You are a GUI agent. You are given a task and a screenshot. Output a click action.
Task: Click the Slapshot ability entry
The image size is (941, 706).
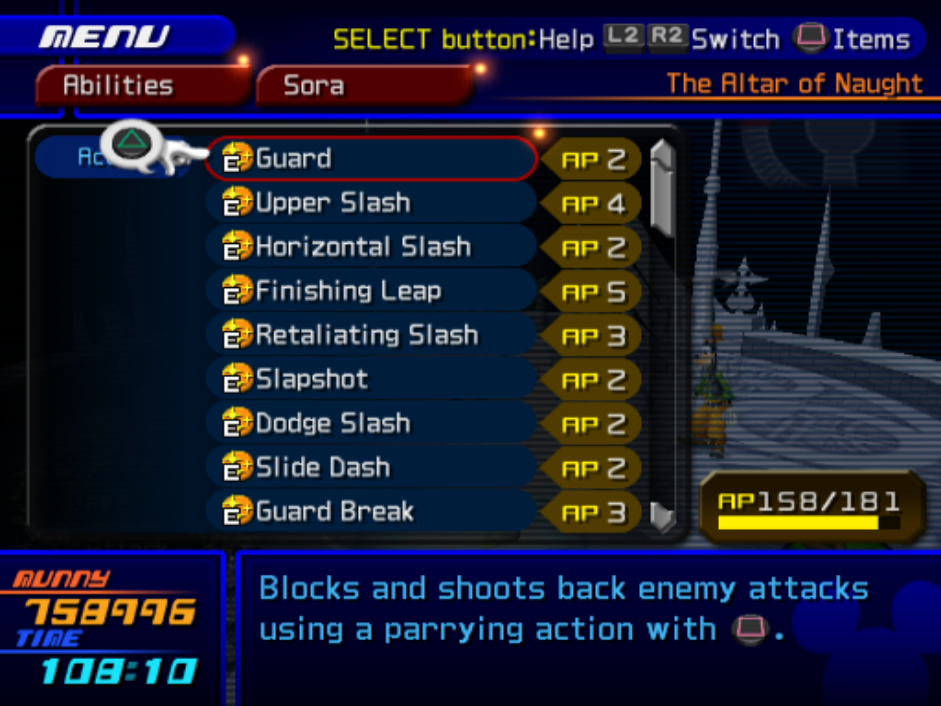pyautogui.click(x=370, y=379)
